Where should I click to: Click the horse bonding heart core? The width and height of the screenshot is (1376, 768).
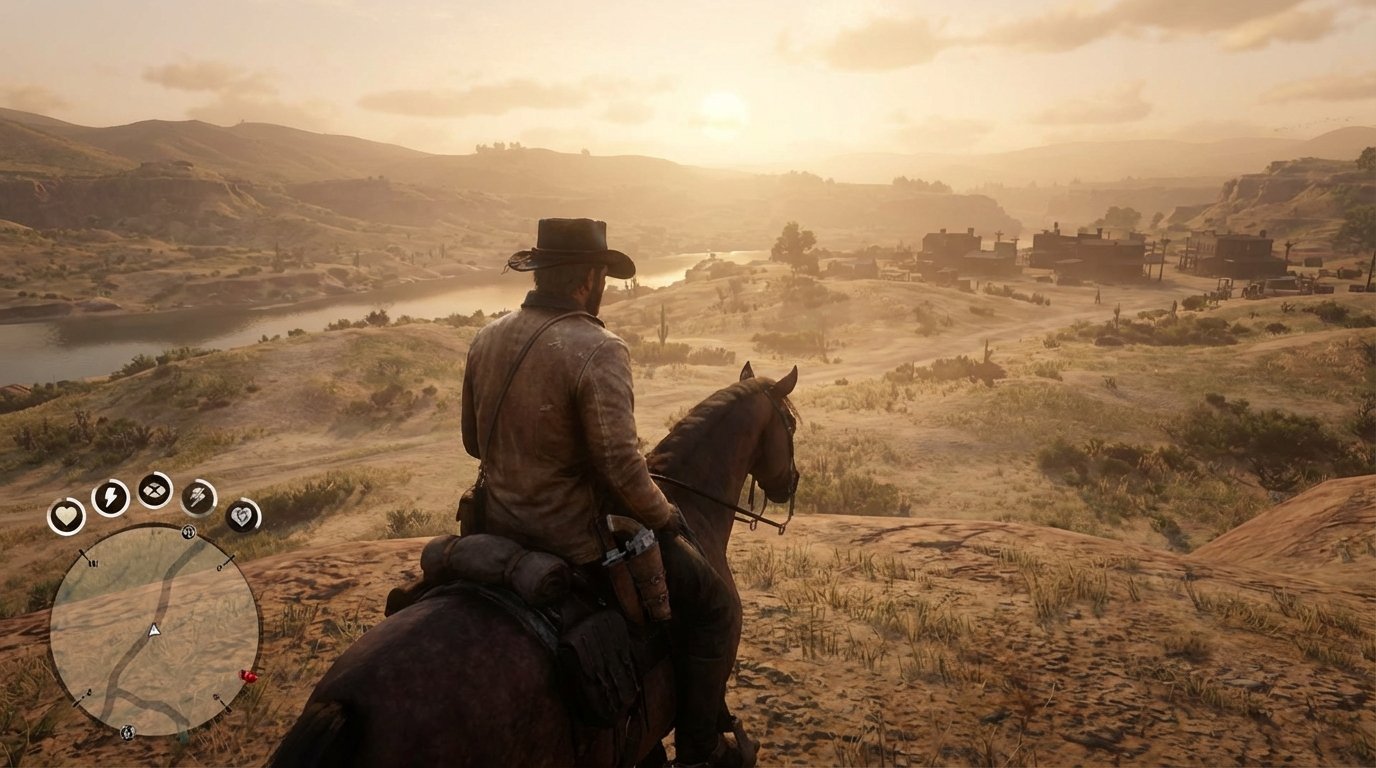(x=243, y=516)
